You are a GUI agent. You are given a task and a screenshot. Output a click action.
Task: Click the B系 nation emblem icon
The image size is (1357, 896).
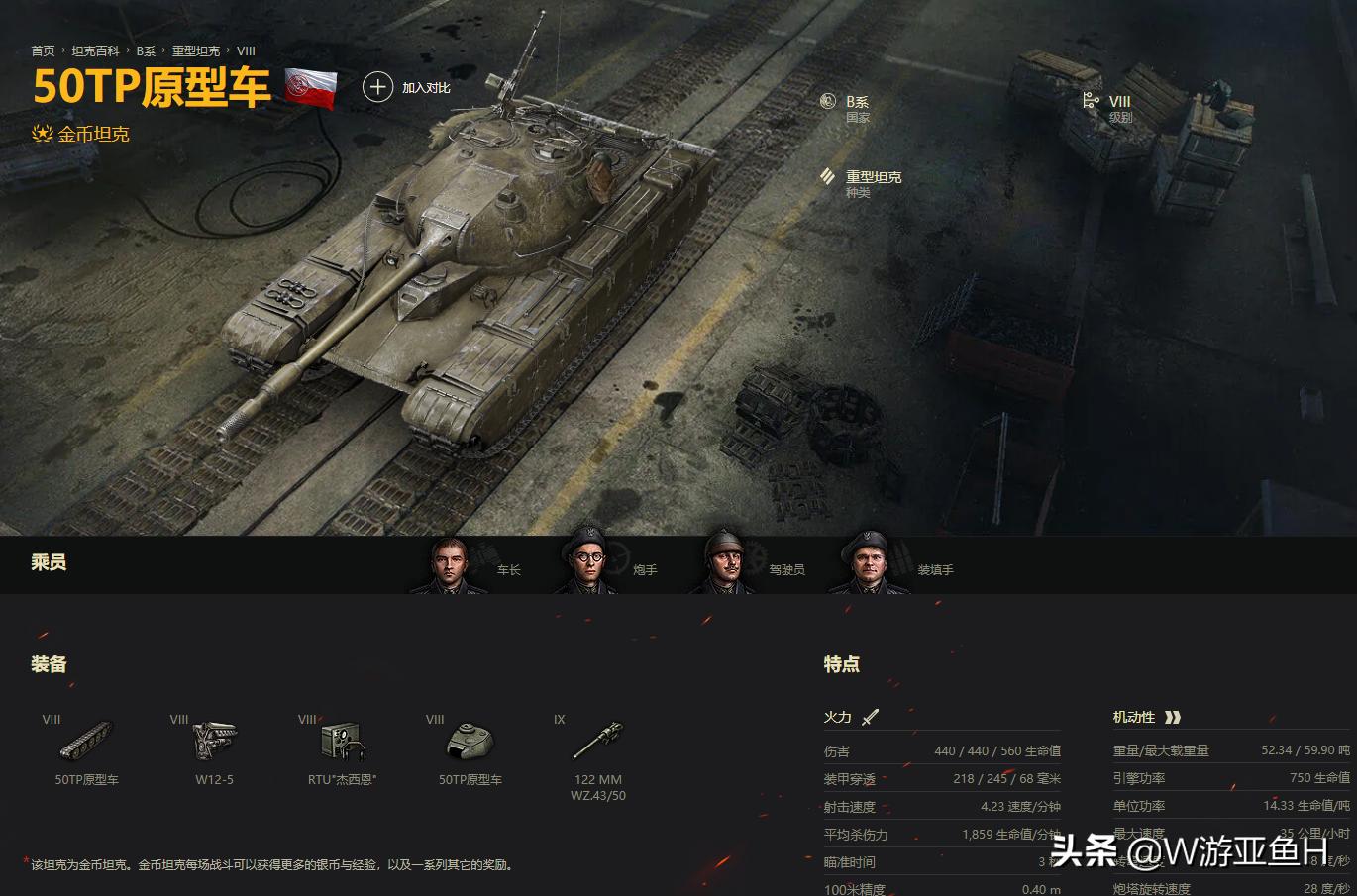(828, 101)
